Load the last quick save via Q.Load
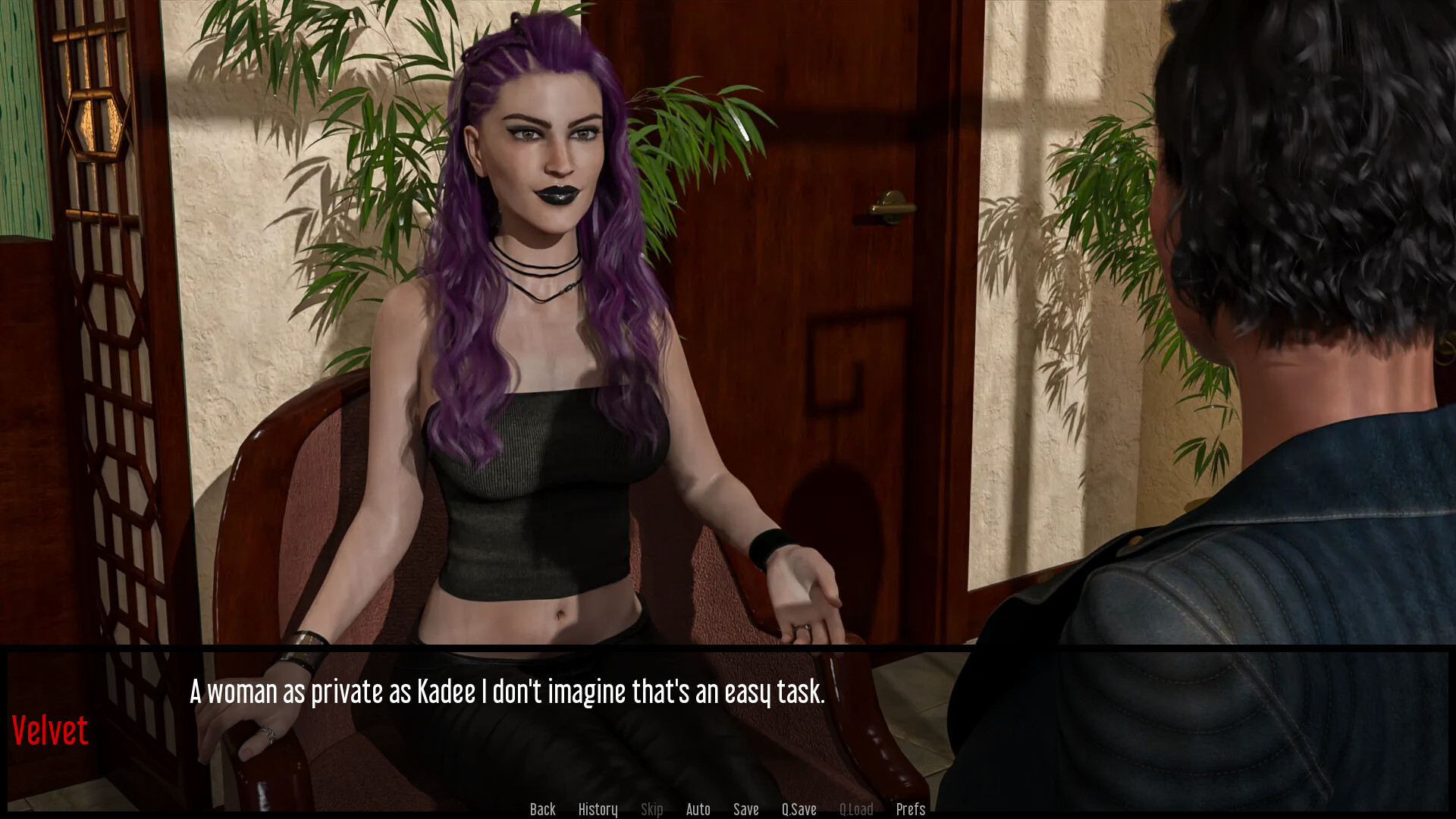The width and height of the screenshot is (1456, 819). pyautogui.click(x=856, y=808)
